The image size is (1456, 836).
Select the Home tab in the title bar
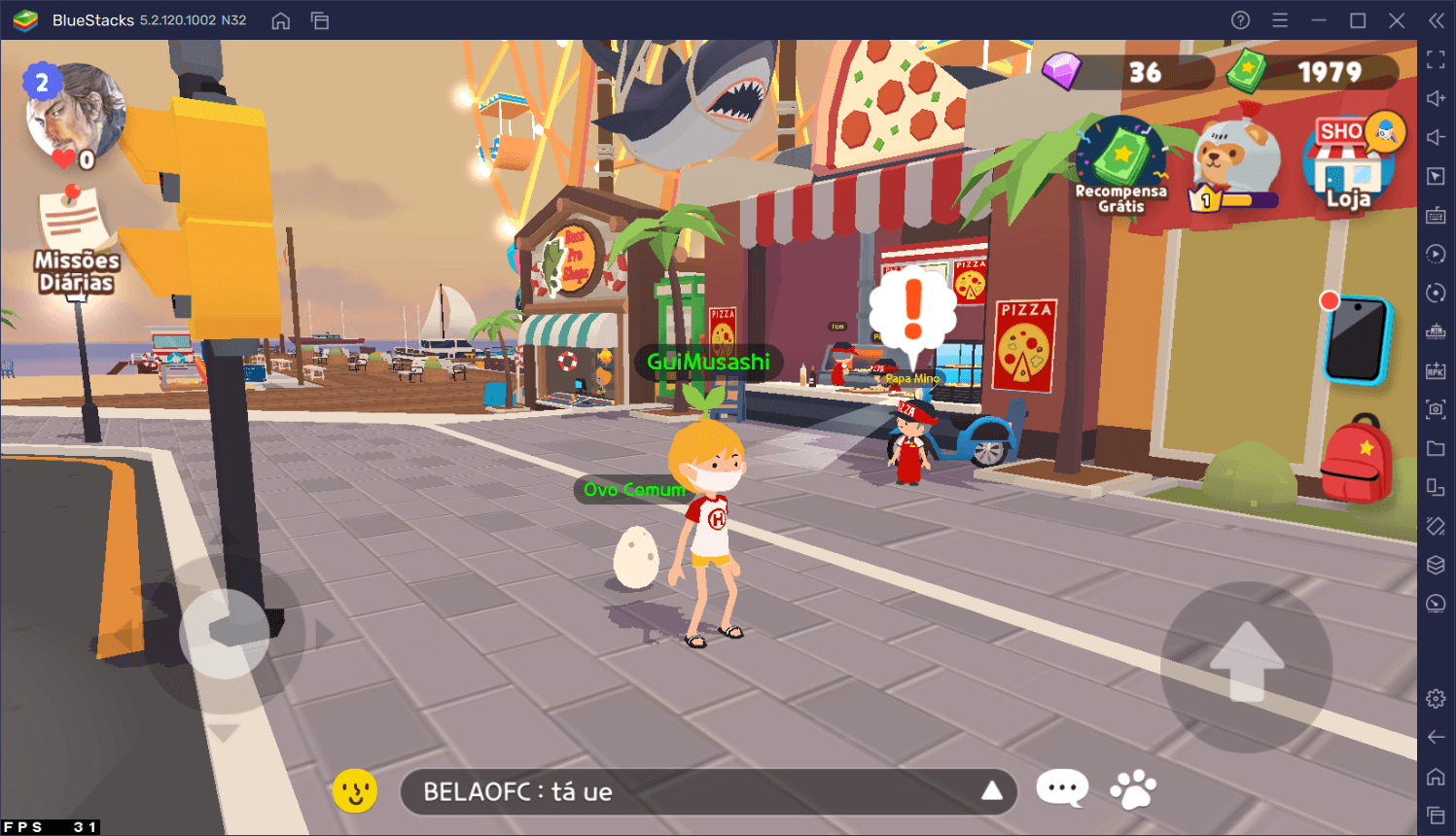[x=281, y=19]
